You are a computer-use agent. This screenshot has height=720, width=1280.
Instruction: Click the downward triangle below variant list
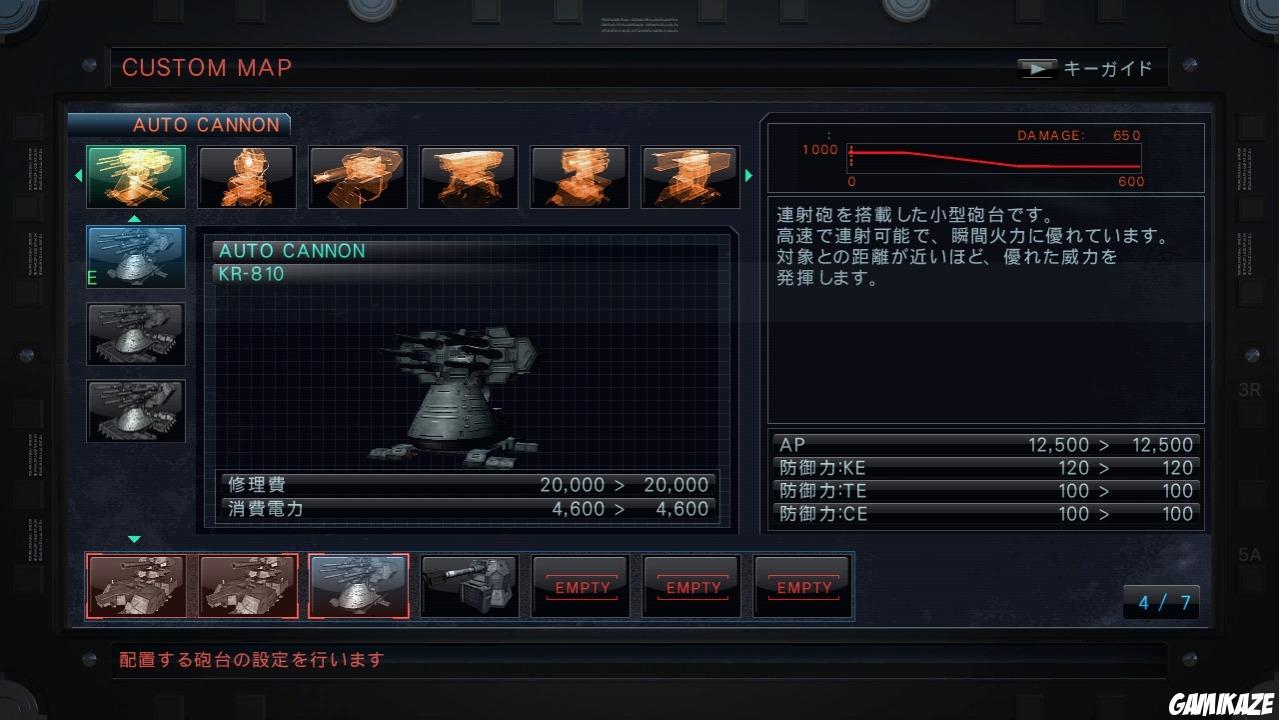click(135, 537)
